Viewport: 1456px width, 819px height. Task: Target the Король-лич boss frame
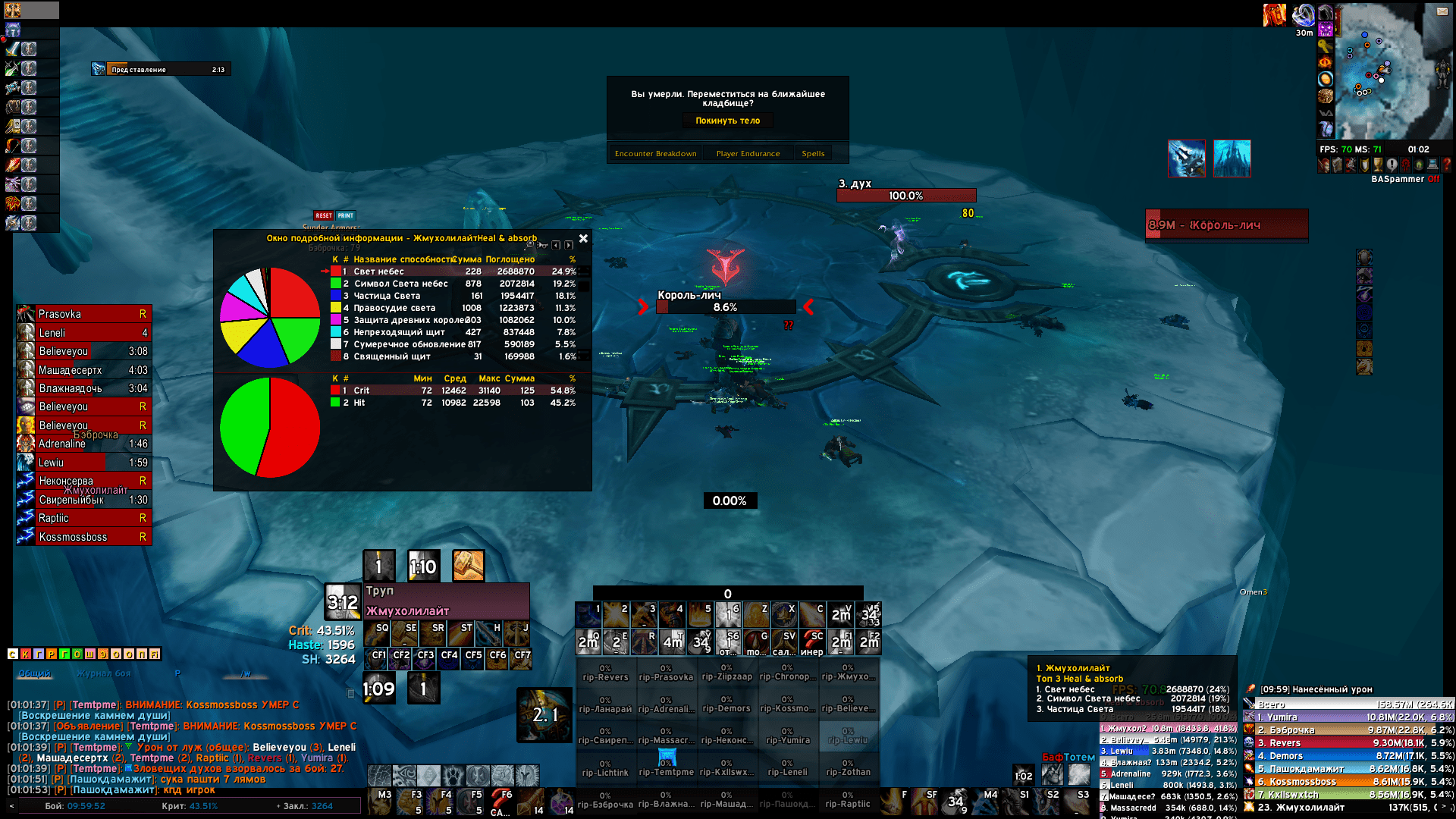pos(1226,225)
